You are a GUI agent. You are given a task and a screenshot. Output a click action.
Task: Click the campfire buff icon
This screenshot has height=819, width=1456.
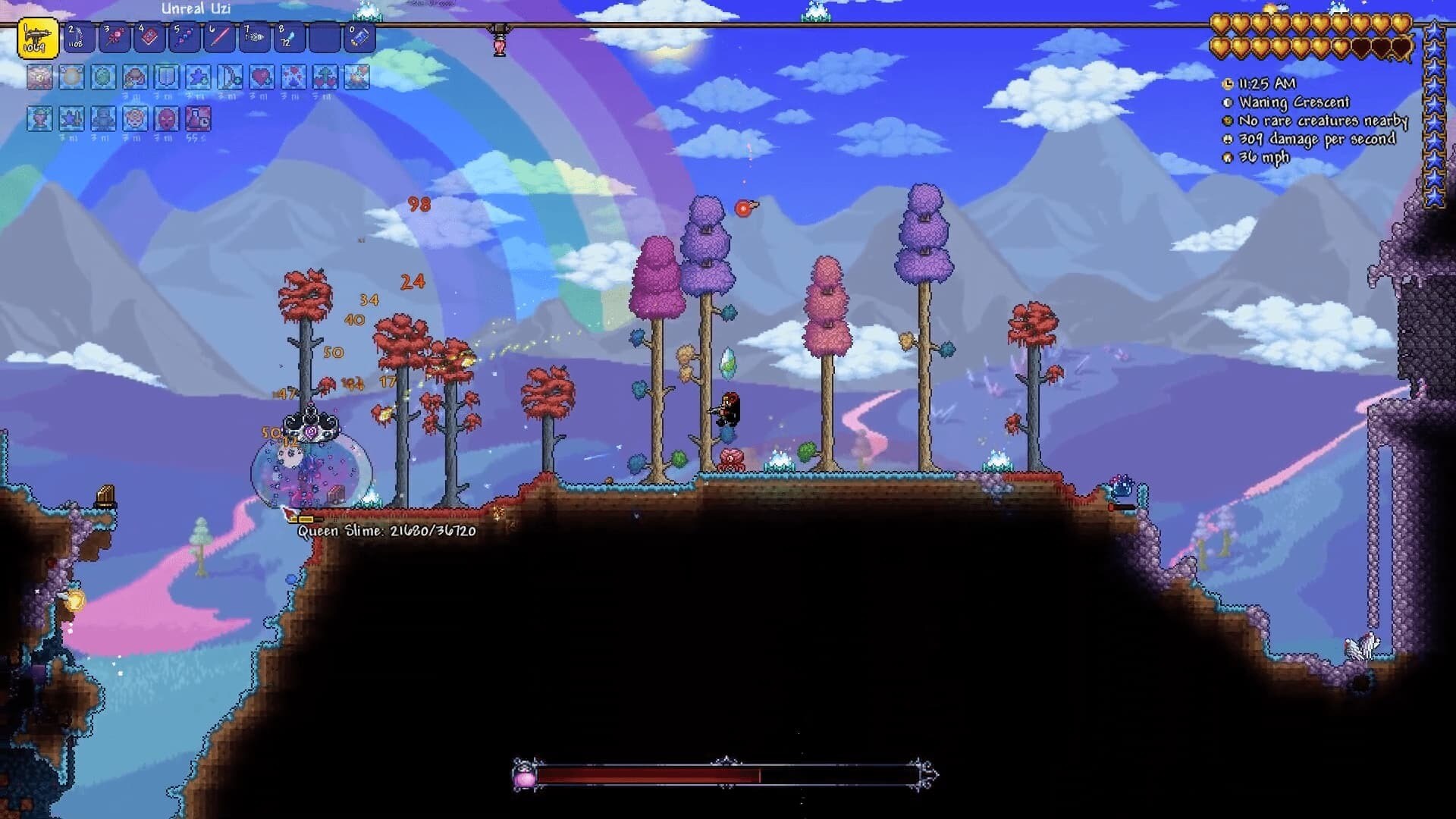pyautogui.click(x=357, y=77)
